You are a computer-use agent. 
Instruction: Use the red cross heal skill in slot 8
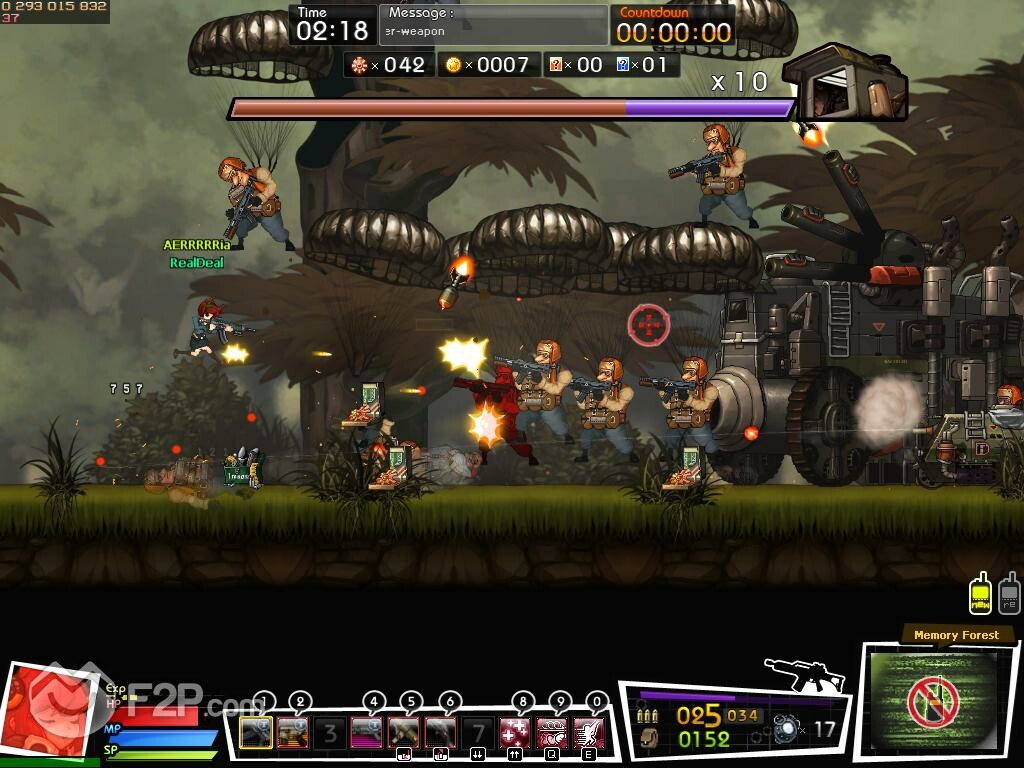(515, 733)
